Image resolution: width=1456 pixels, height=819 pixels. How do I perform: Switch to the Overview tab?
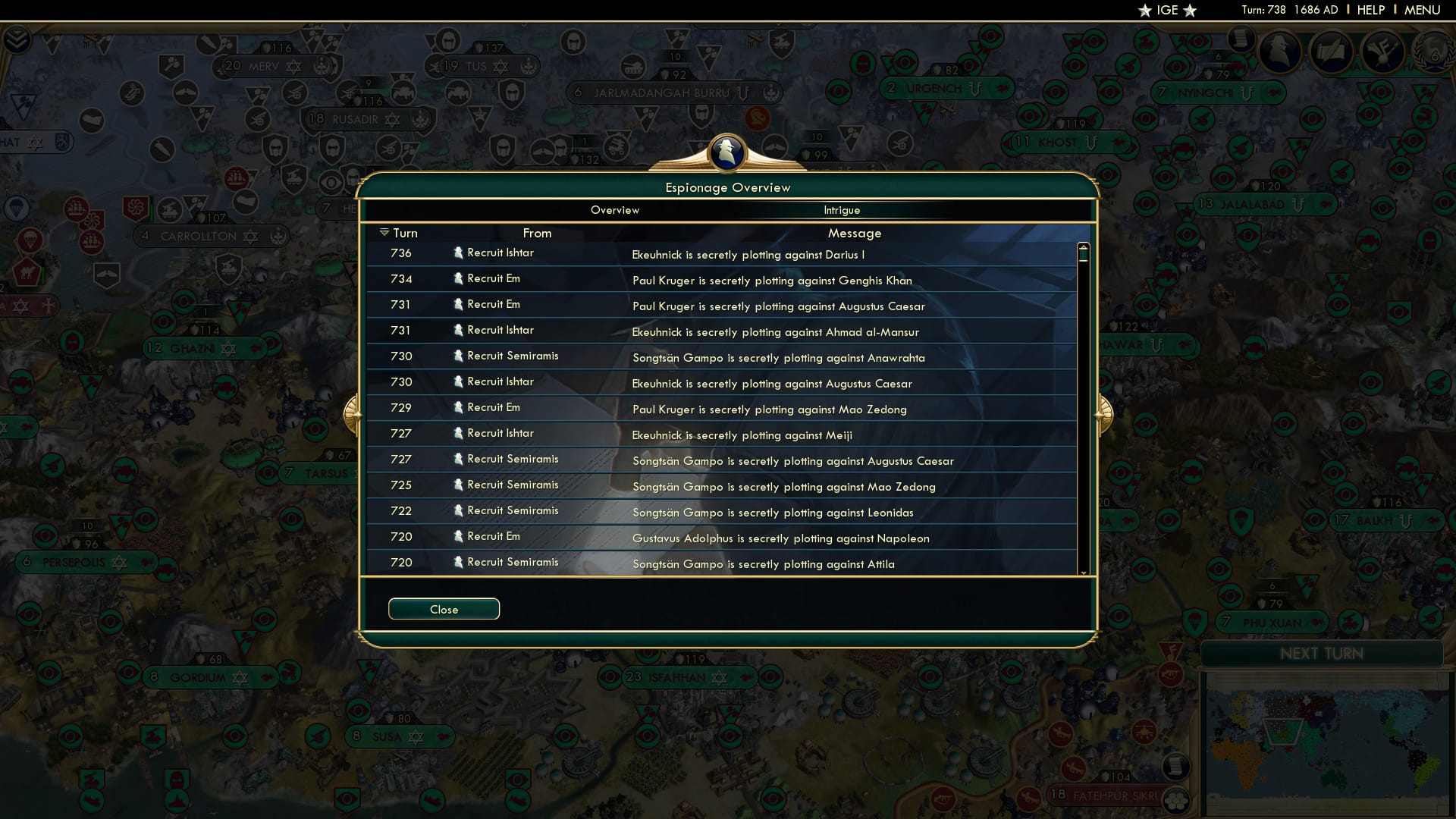tap(614, 210)
